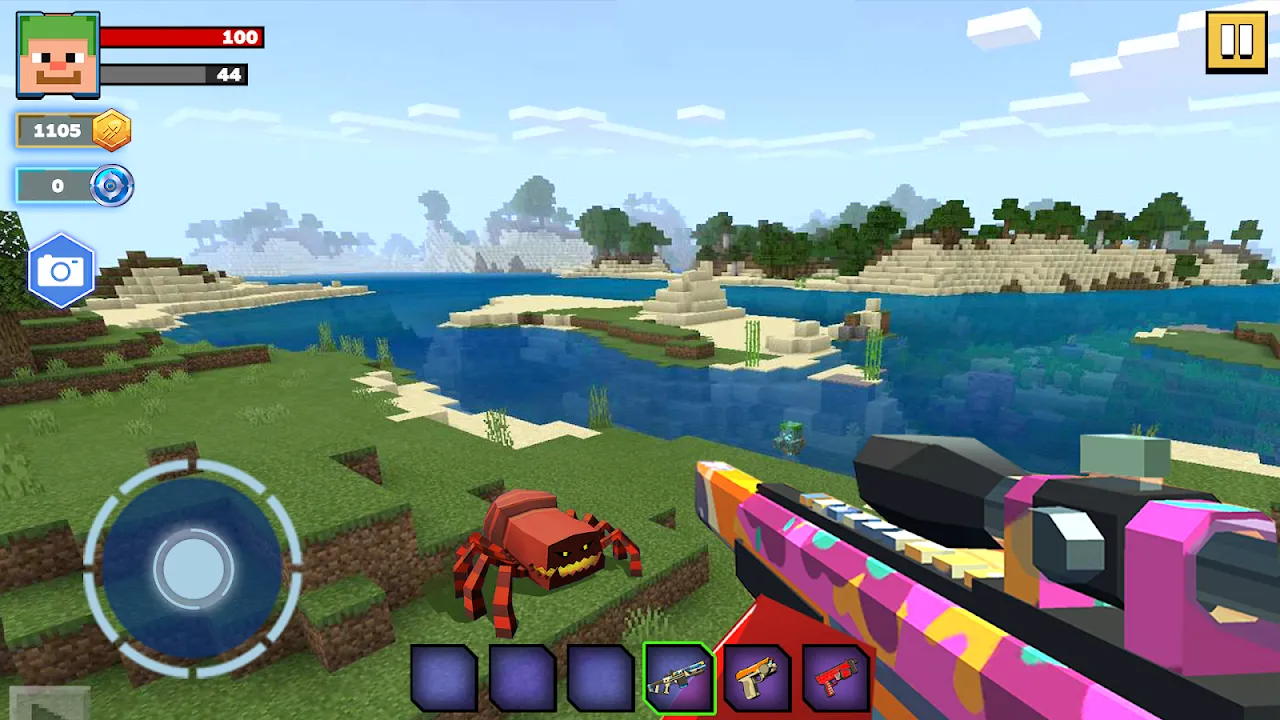Viewport: 1280px width, 720px height.
Task: Tap the third empty inventory slot
Action: click(599, 679)
